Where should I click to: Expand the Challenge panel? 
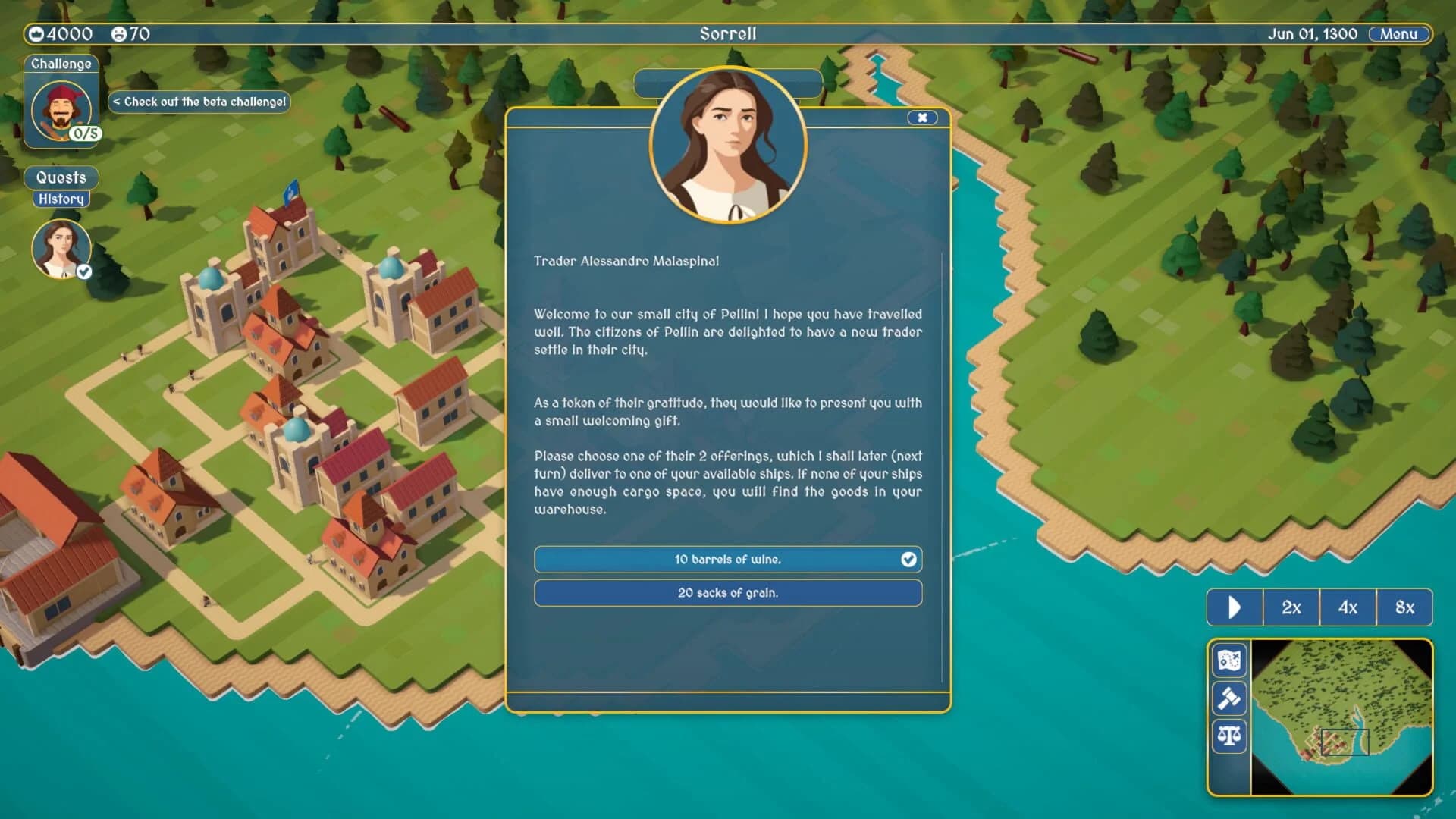pos(61,64)
